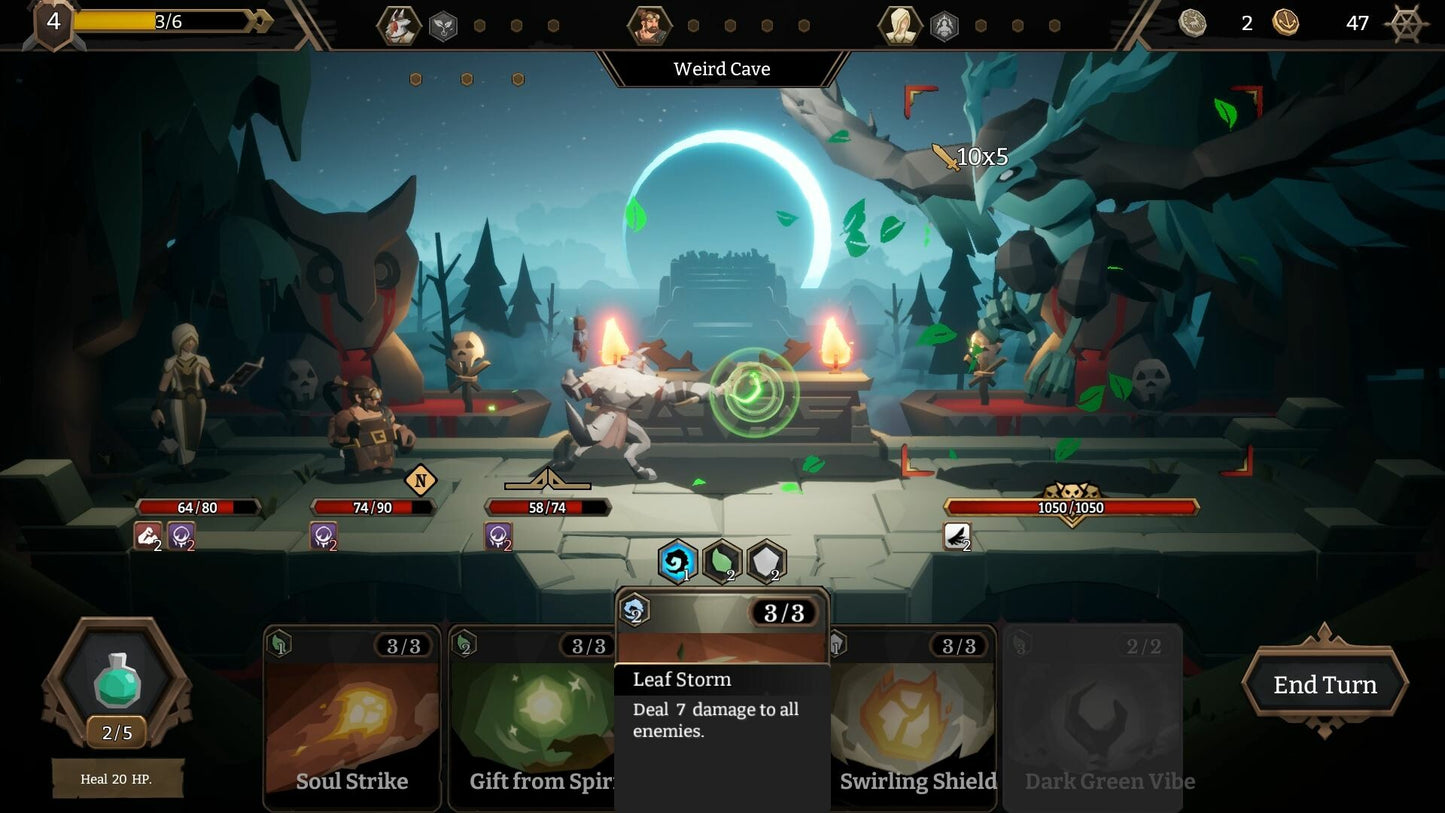Inspect the boss's black wing status icon

pyautogui.click(x=957, y=537)
